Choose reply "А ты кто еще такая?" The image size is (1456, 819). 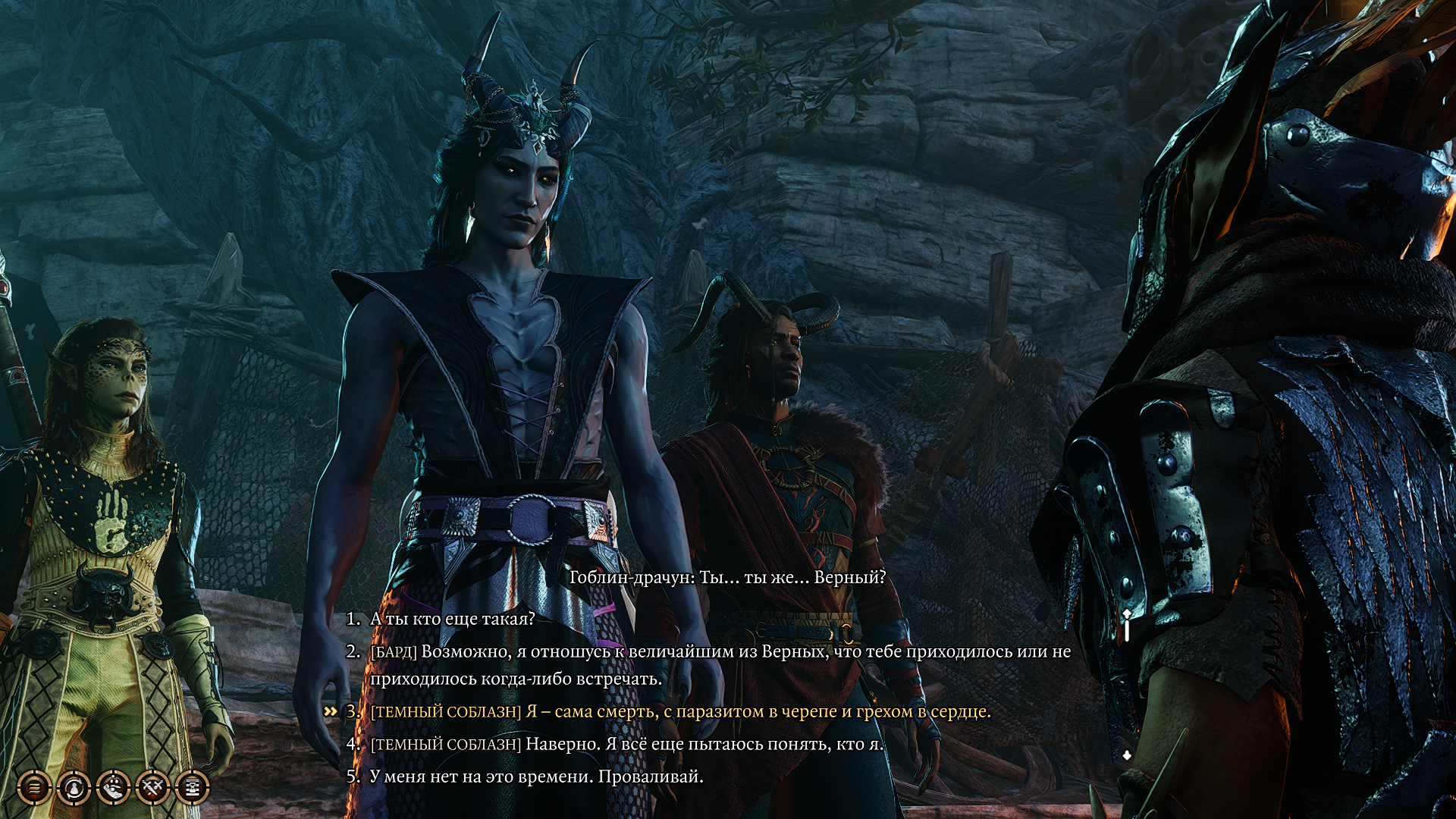[452, 619]
